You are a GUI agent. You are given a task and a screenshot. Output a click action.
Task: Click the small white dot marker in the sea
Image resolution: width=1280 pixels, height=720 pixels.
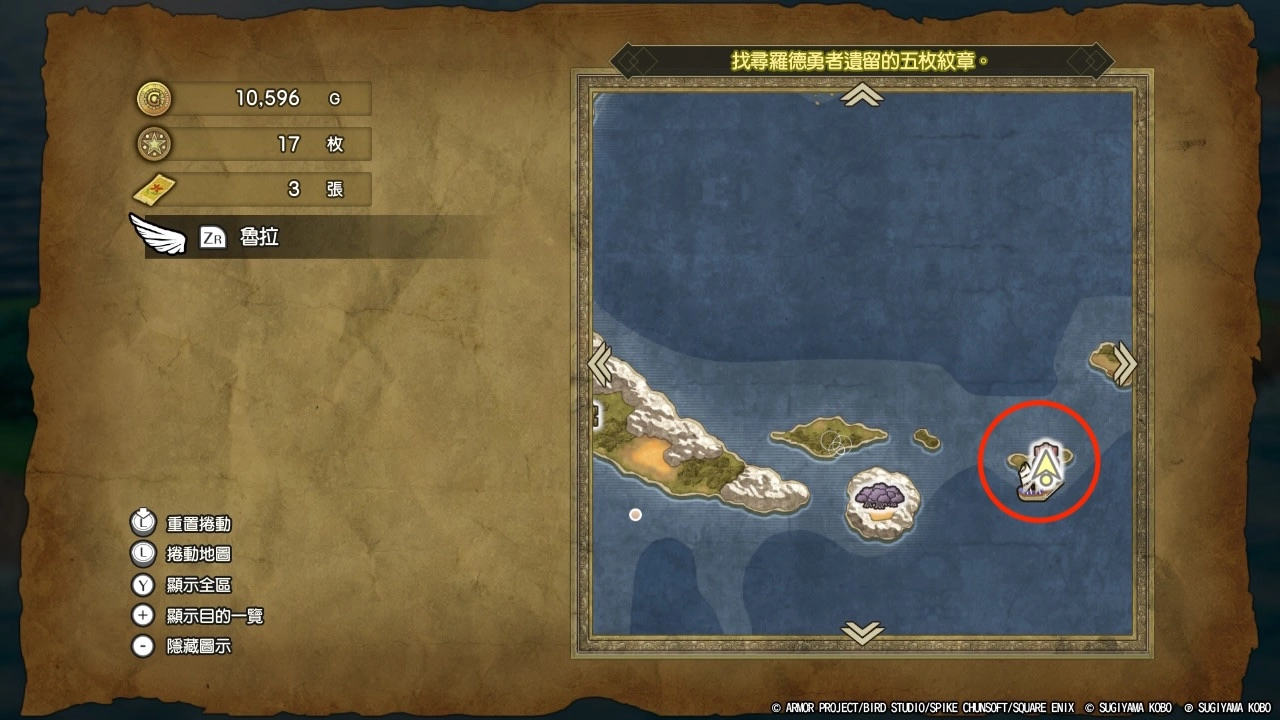point(635,514)
